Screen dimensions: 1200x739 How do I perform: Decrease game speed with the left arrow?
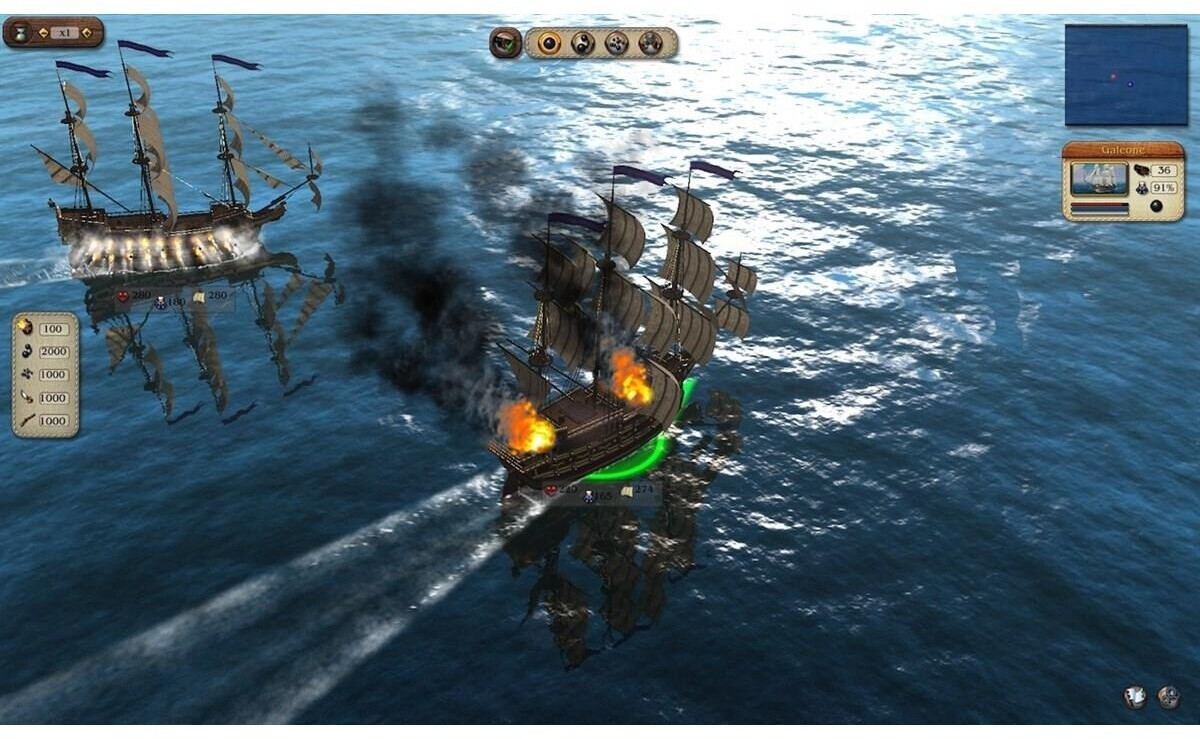pos(43,33)
